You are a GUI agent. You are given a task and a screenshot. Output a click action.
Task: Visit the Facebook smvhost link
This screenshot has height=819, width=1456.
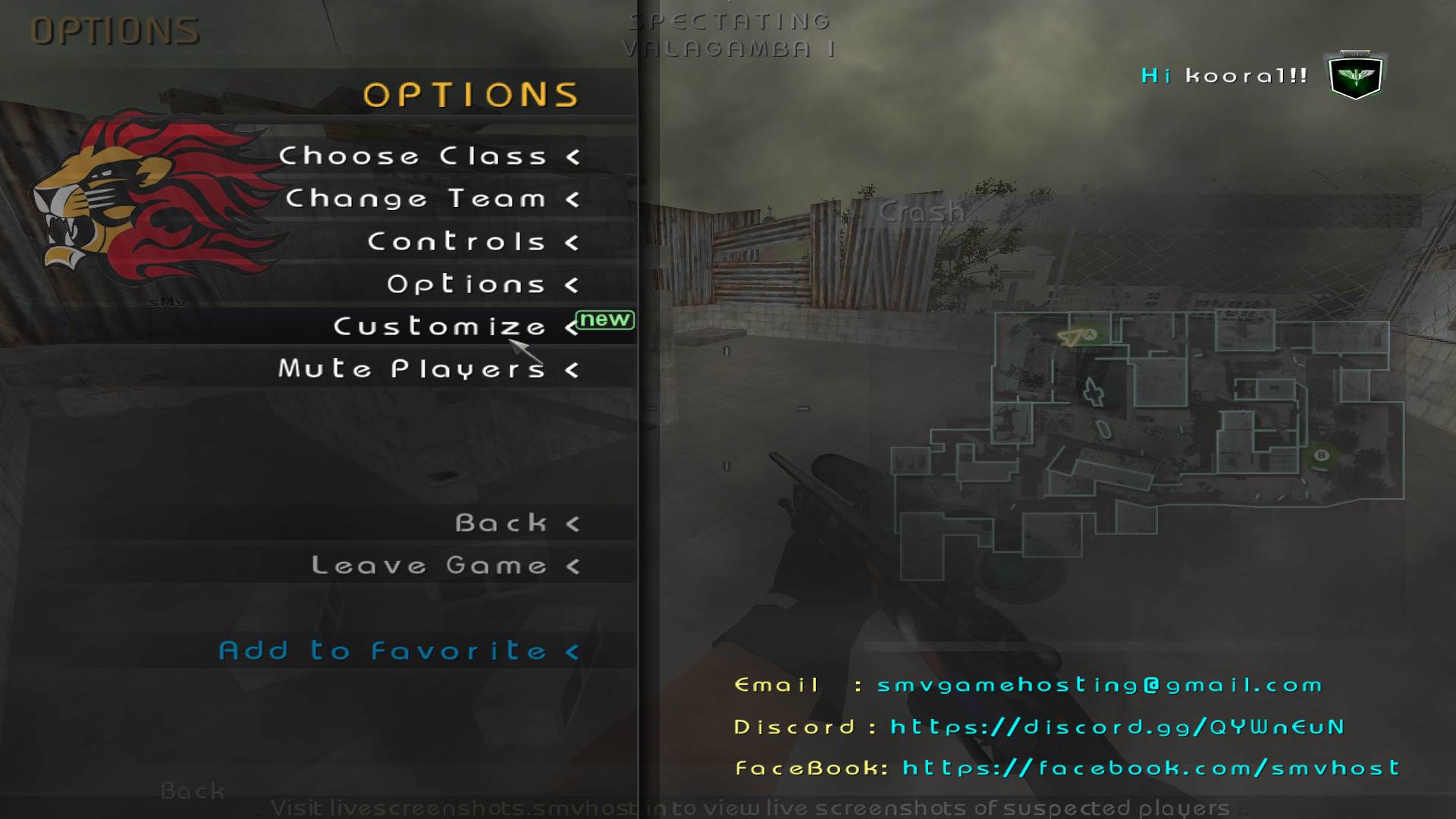[x=1150, y=768]
